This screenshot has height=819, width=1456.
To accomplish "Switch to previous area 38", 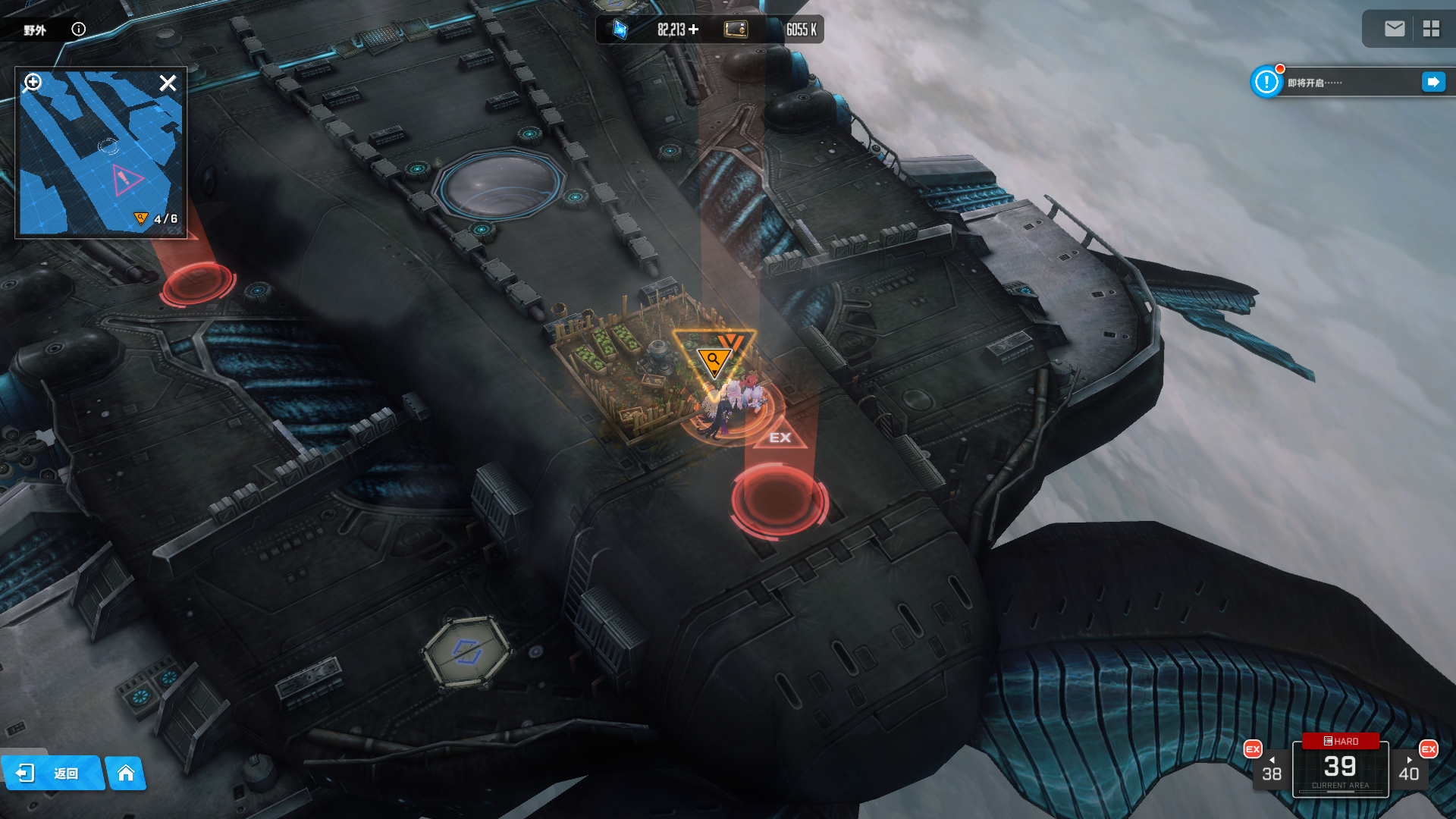I will click(x=1271, y=769).
